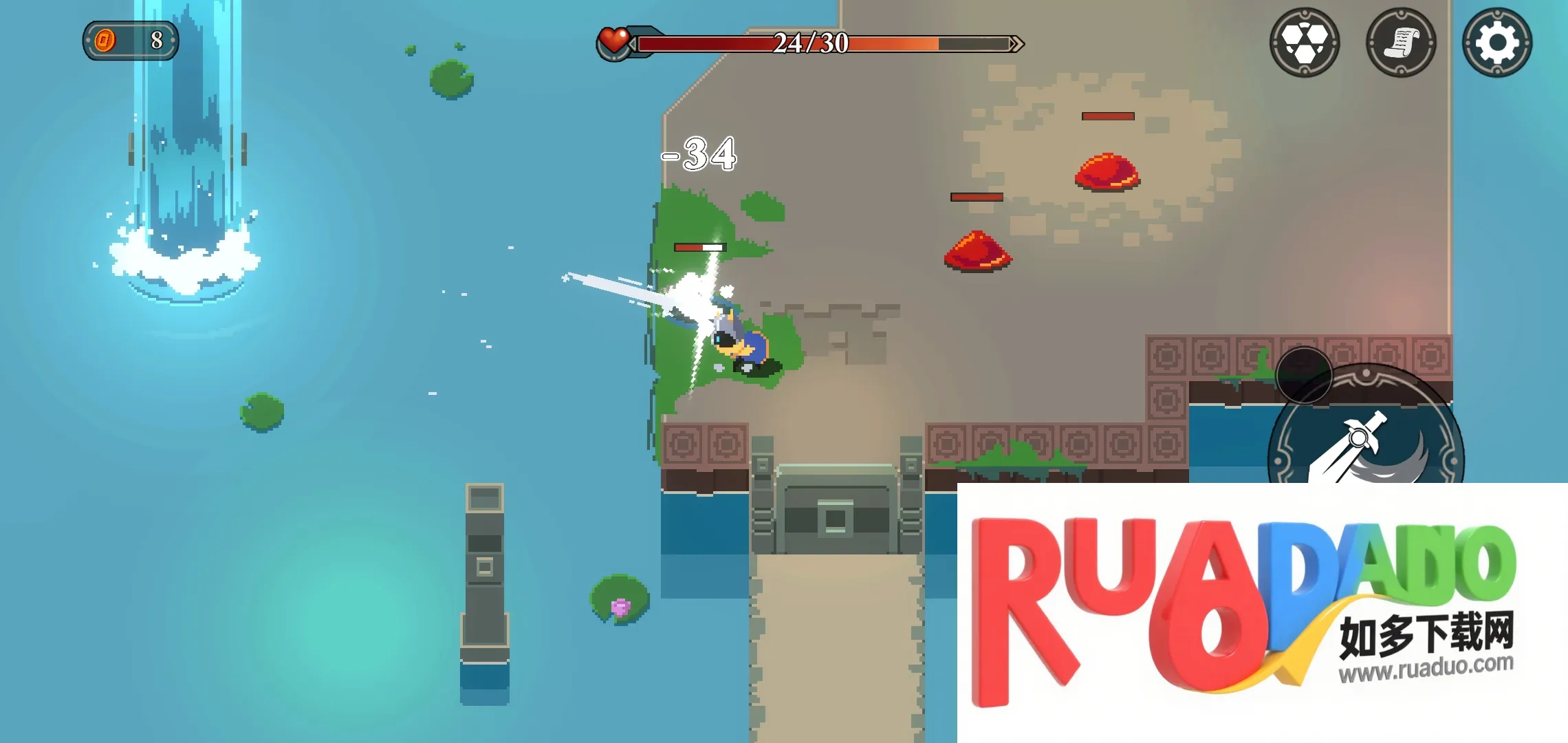Tap the small dark round skill button
Viewport: 1568px width, 743px height.
1303,375
